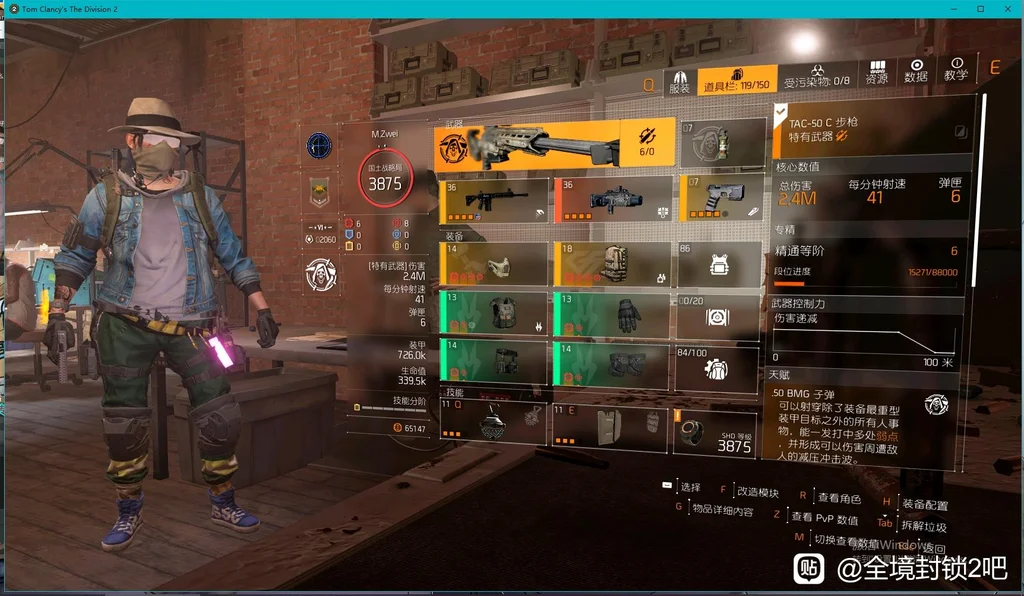Open the 道具栏 inventory tab
The width and height of the screenshot is (1024, 596).
737,81
